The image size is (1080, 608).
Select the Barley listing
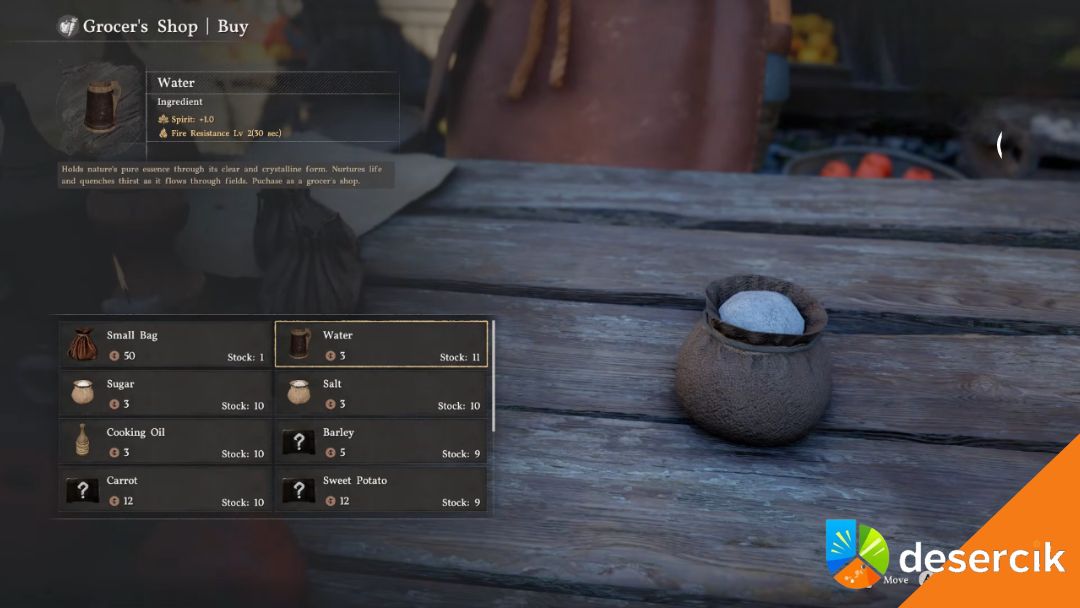coord(381,442)
